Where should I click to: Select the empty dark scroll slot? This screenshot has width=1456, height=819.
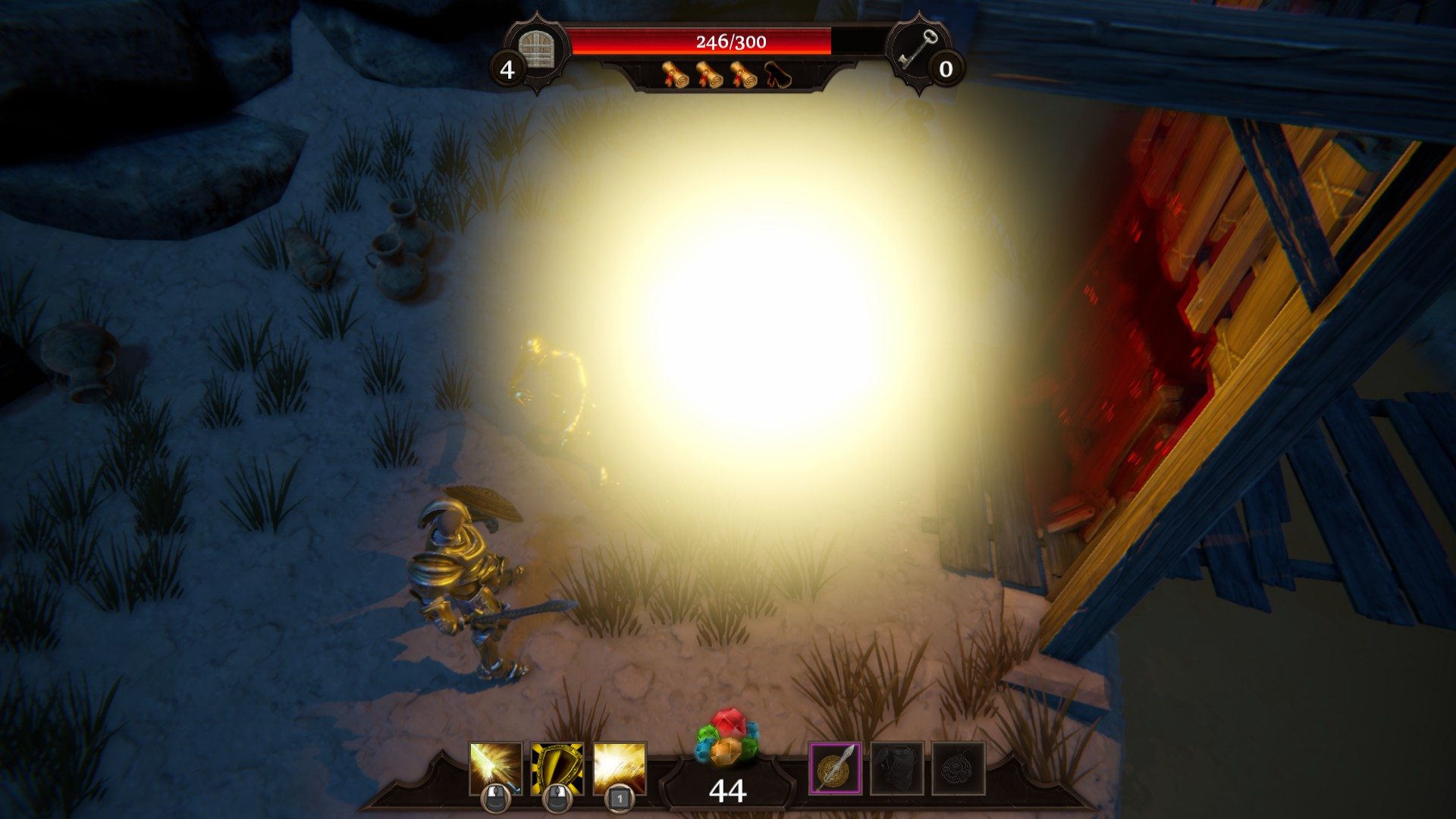[777, 75]
